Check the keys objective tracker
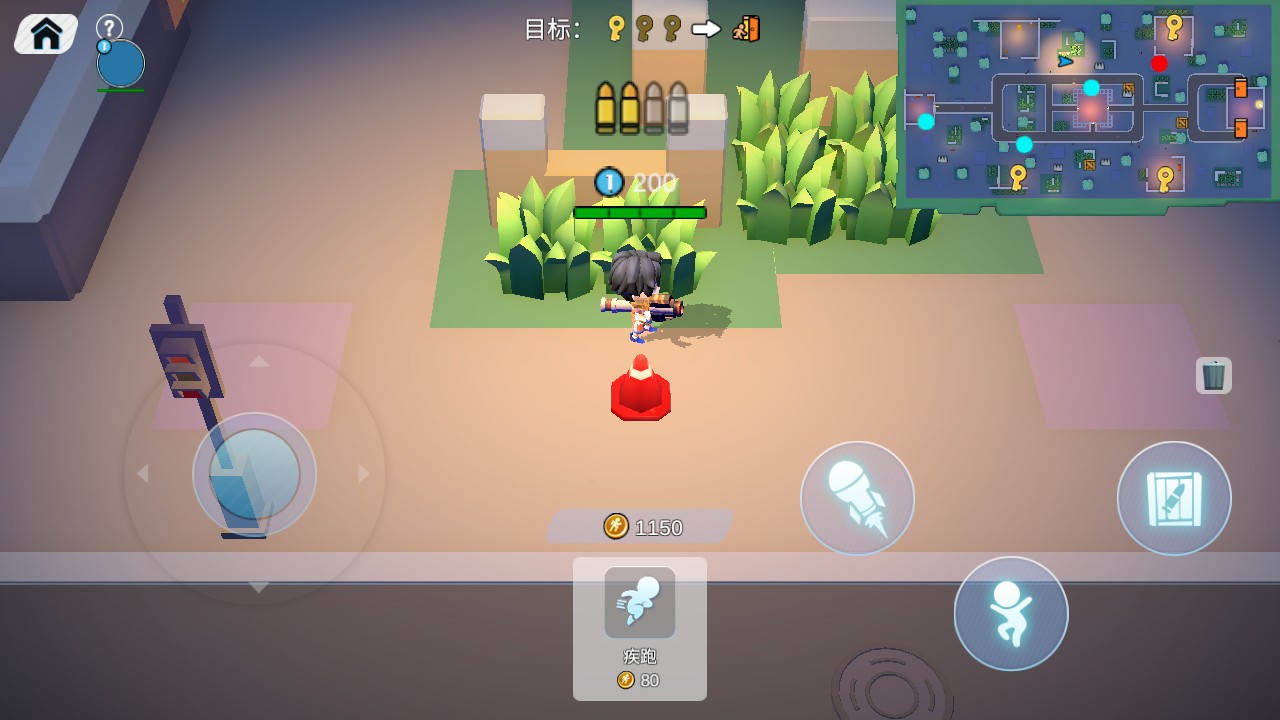This screenshot has height=720, width=1280. click(642, 29)
